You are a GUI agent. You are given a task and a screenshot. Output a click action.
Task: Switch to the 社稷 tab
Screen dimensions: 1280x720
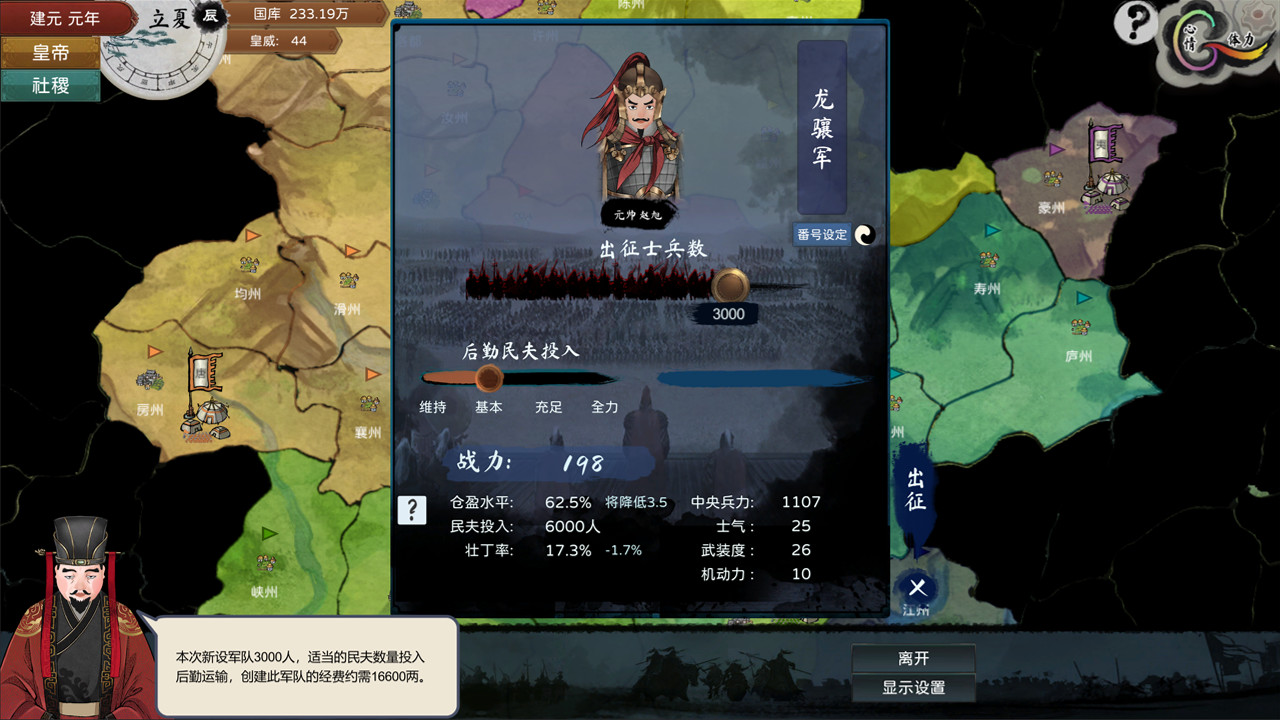pos(50,88)
